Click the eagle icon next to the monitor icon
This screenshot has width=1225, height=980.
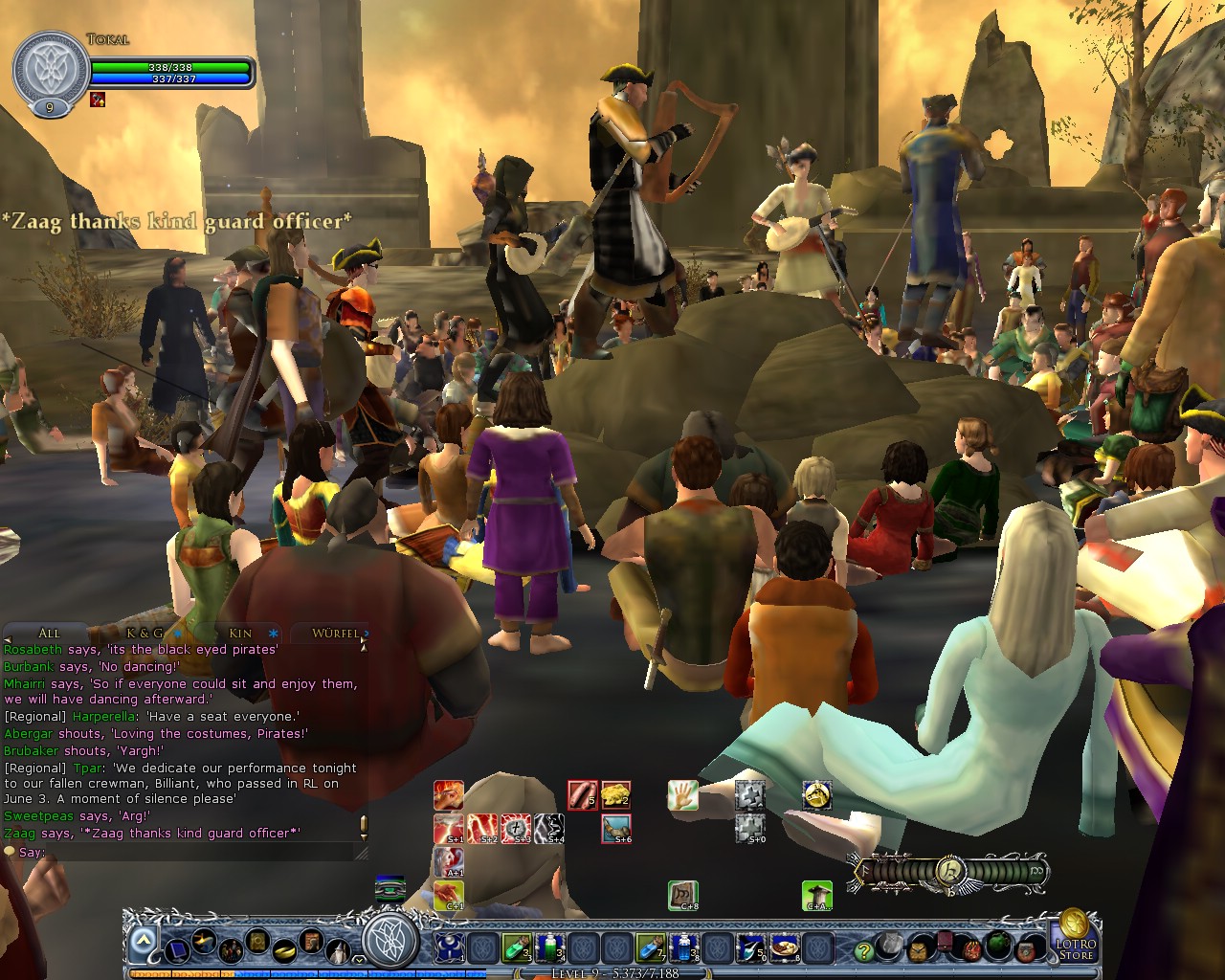[x=203, y=941]
